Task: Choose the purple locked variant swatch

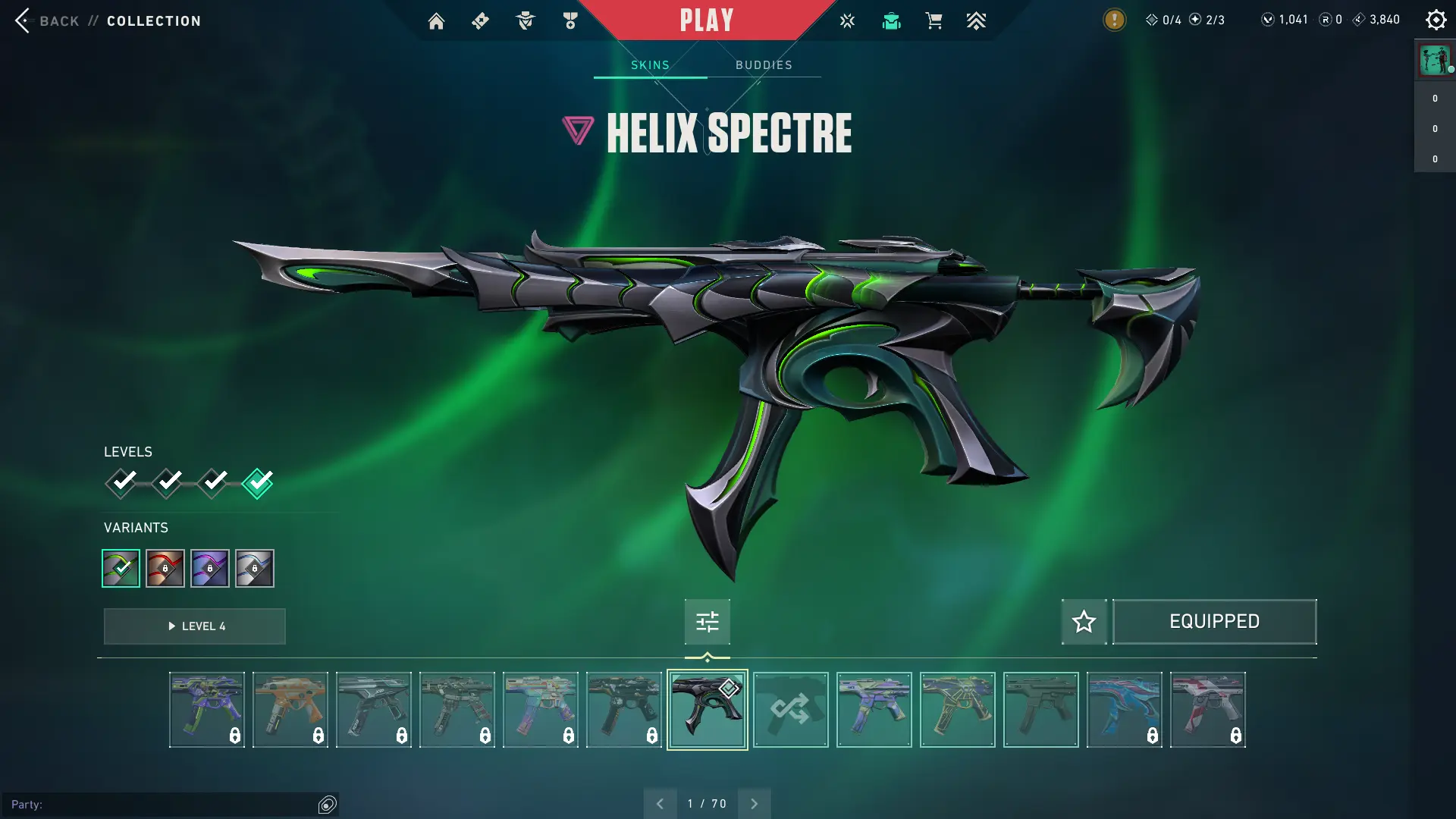Action: pos(210,568)
